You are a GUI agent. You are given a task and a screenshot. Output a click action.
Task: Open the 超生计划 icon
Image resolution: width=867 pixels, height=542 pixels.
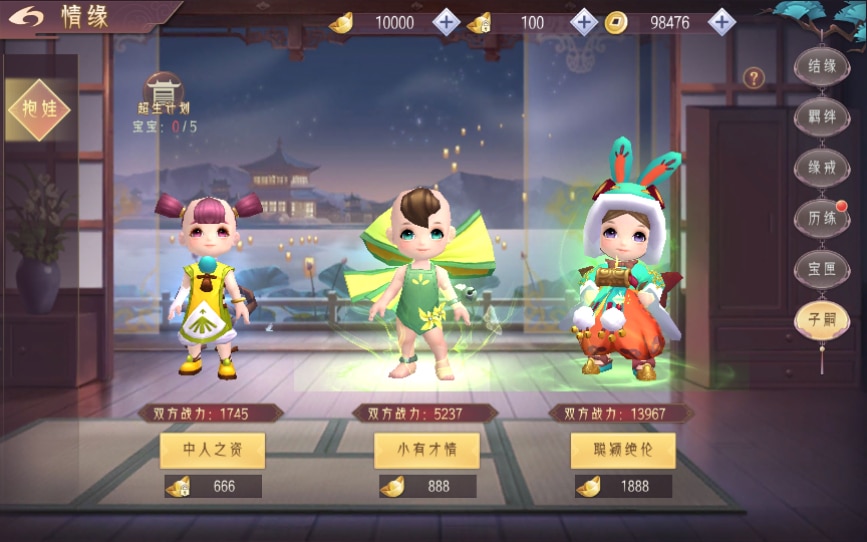tap(164, 93)
